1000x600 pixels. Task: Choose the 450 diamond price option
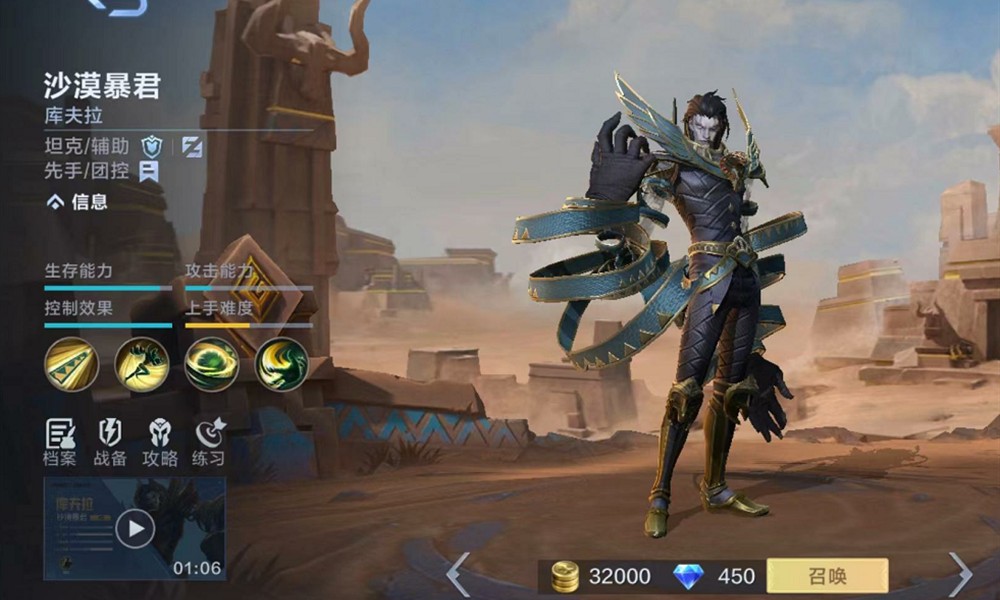point(716,576)
